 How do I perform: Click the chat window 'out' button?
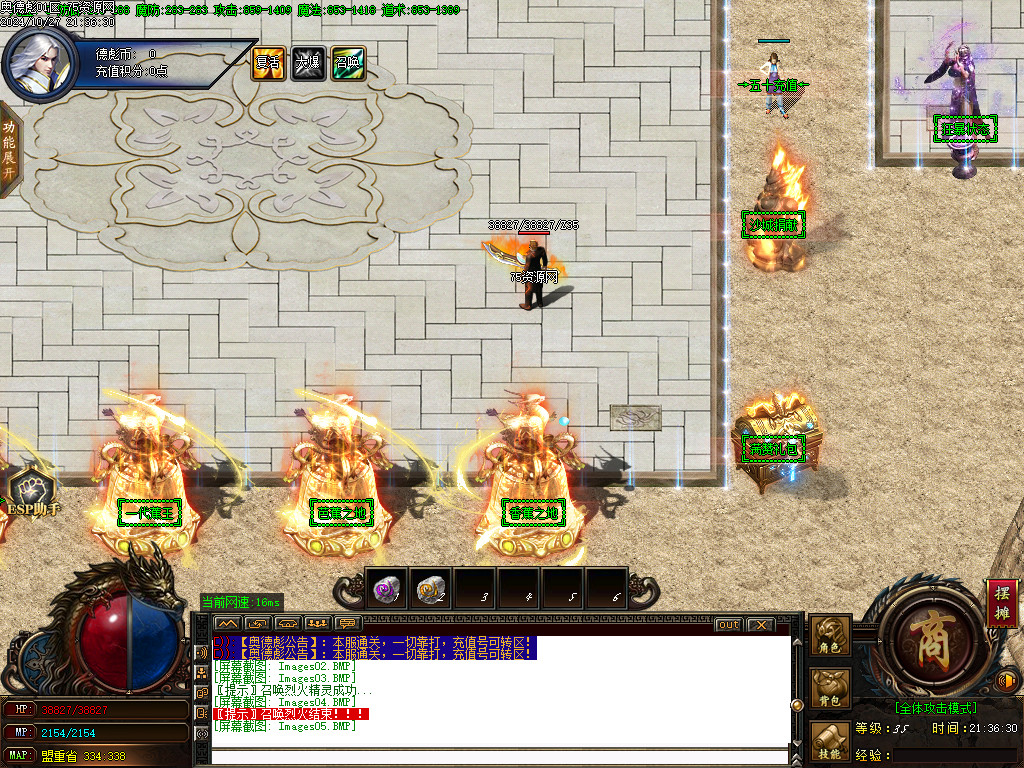tap(729, 625)
